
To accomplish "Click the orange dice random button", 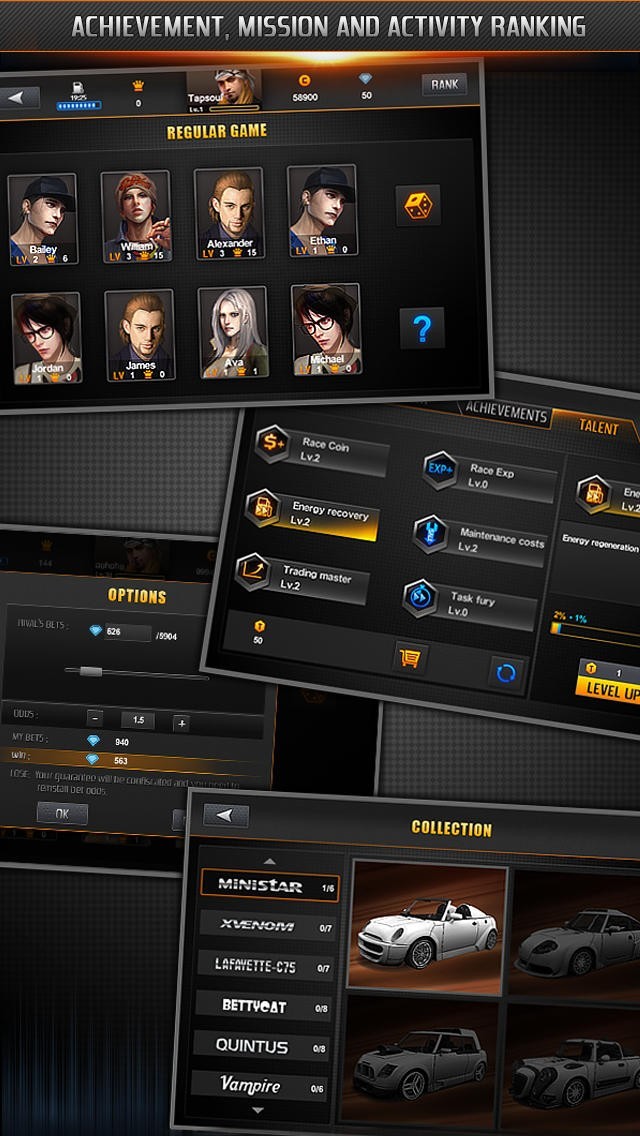I will [x=418, y=206].
